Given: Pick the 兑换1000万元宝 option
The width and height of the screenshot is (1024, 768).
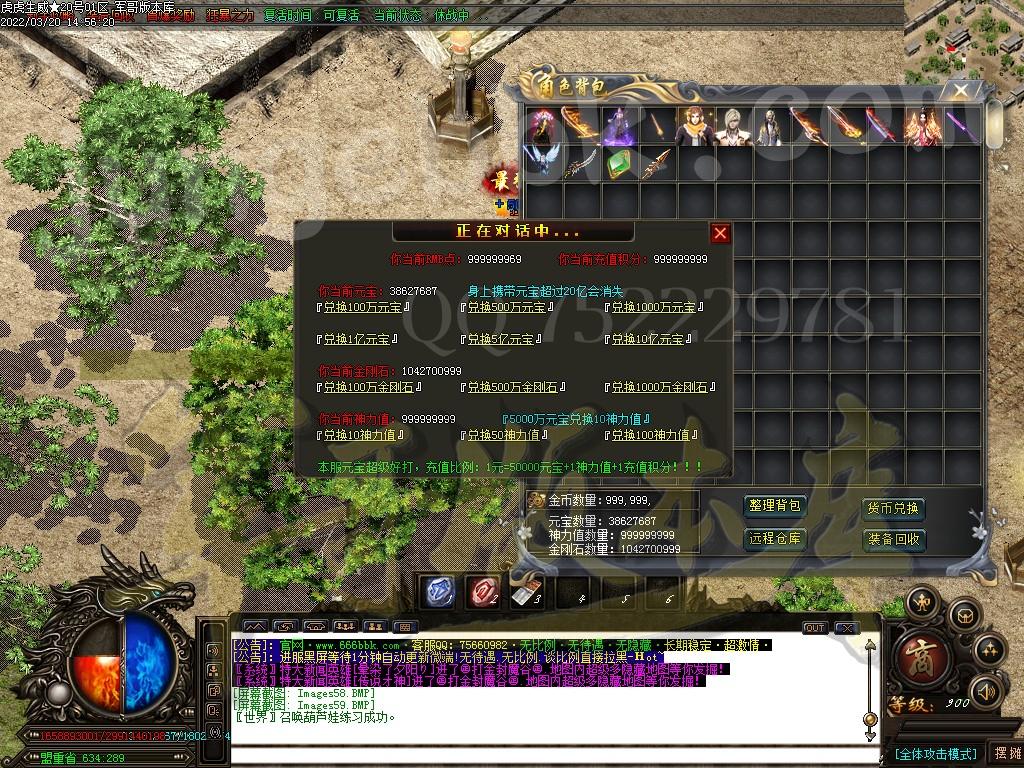Looking at the screenshot, I should pyautogui.click(x=653, y=308).
